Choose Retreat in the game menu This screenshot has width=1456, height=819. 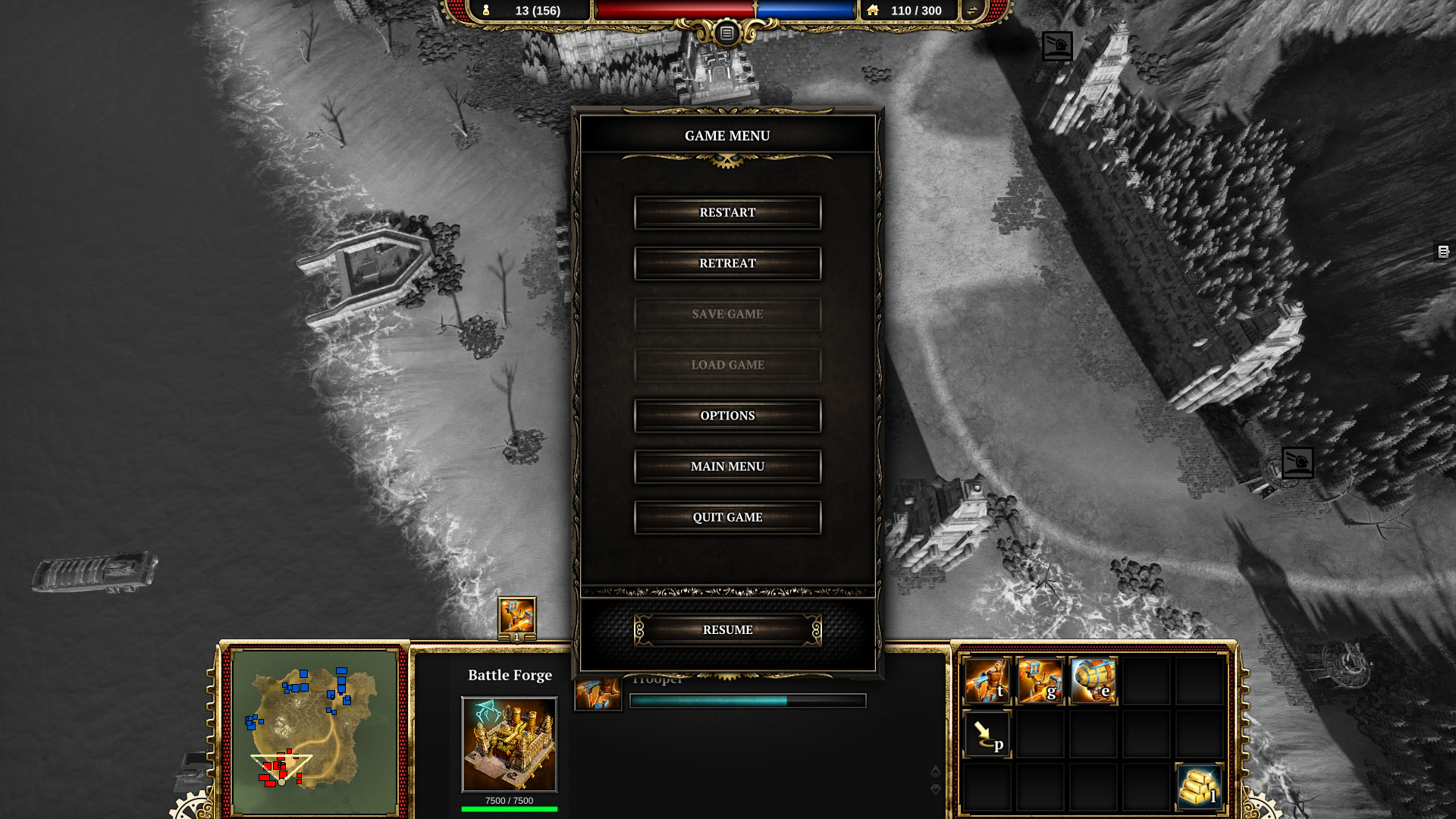[727, 264]
